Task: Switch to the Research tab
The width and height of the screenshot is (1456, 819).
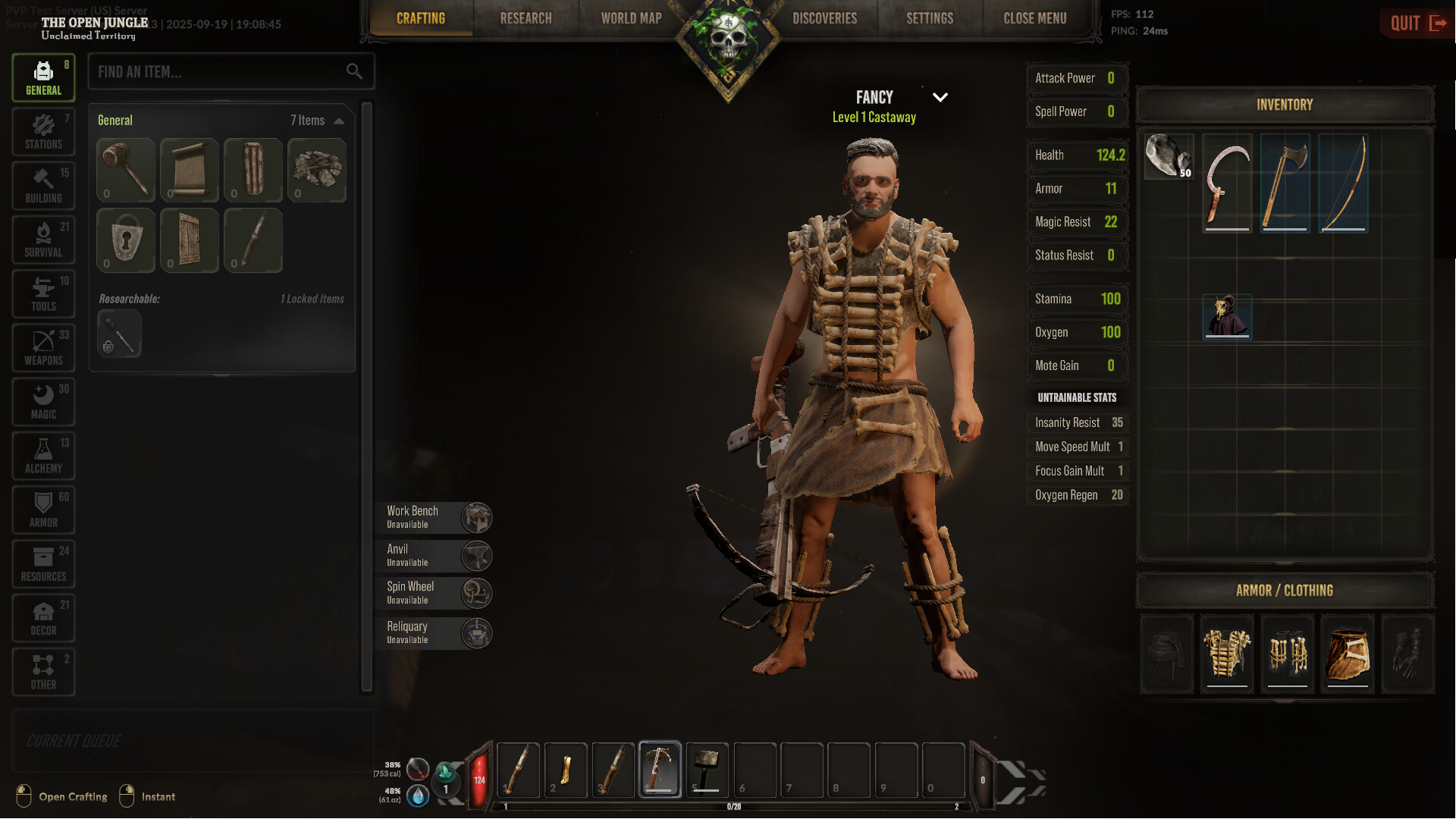Action: (x=526, y=18)
